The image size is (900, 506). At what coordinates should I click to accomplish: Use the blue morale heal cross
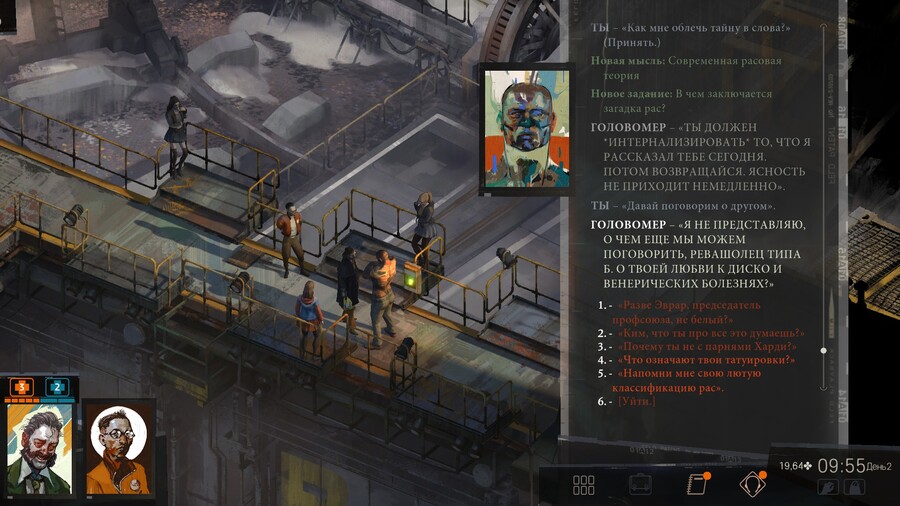57,386
